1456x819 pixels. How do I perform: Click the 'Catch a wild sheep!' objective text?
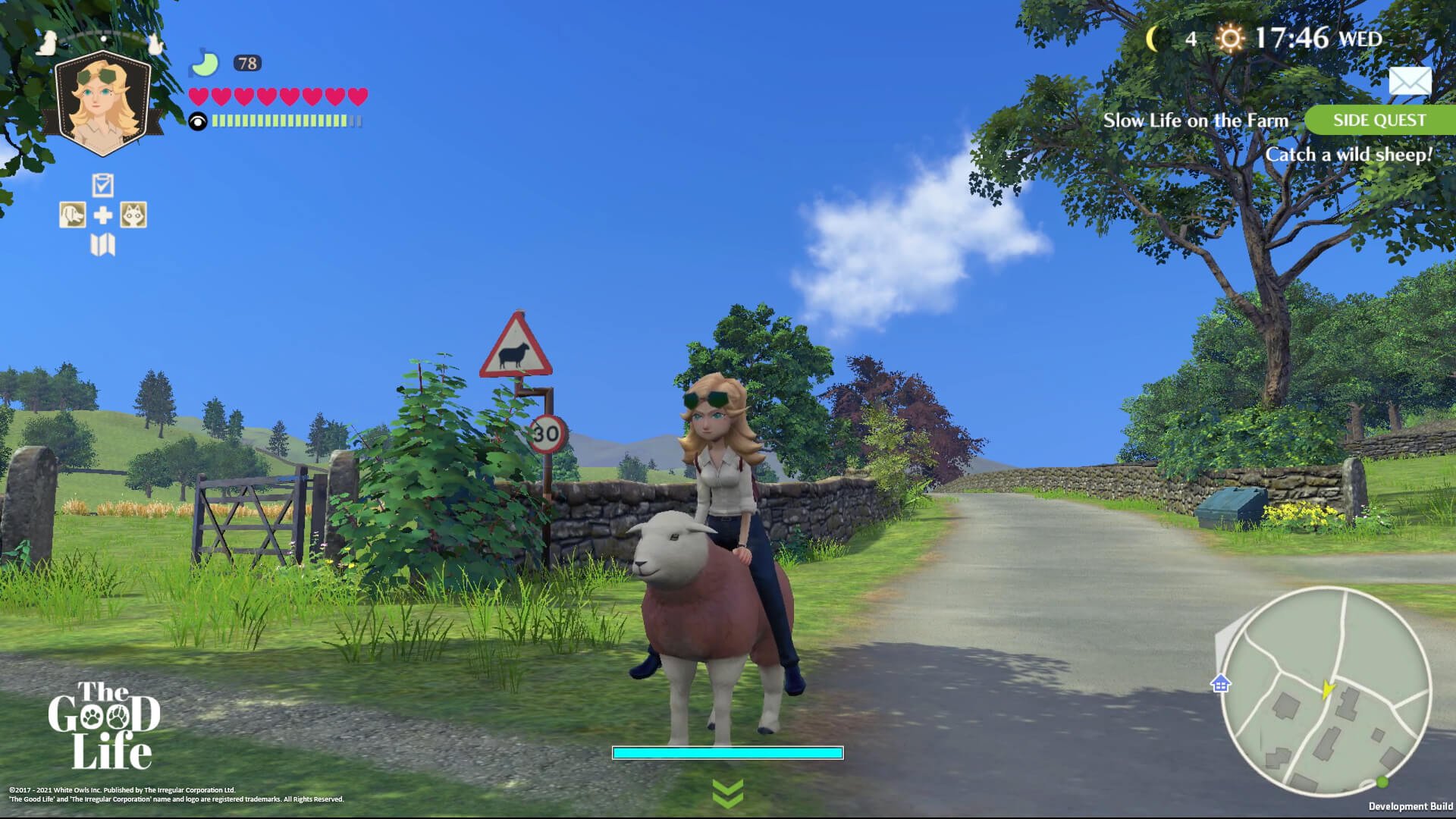(1351, 153)
